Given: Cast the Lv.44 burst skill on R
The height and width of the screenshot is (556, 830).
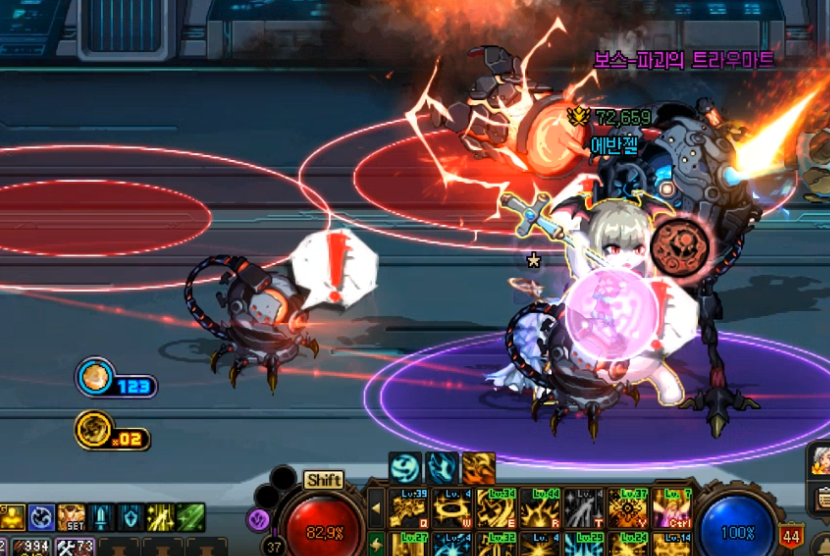Looking at the screenshot, I should [x=540, y=507].
